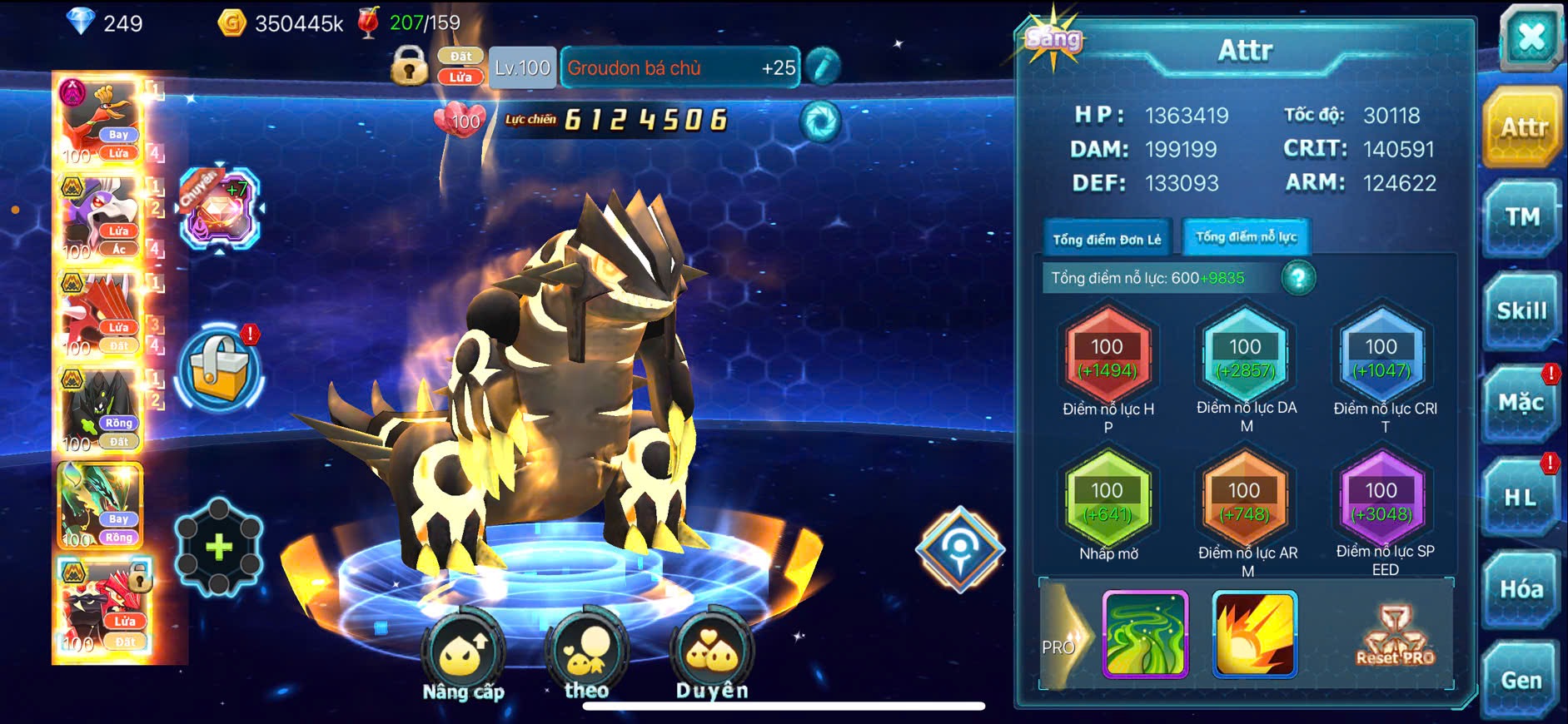Select the red HP effort point hexagon
The image size is (1568, 724).
[x=1108, y=358]
